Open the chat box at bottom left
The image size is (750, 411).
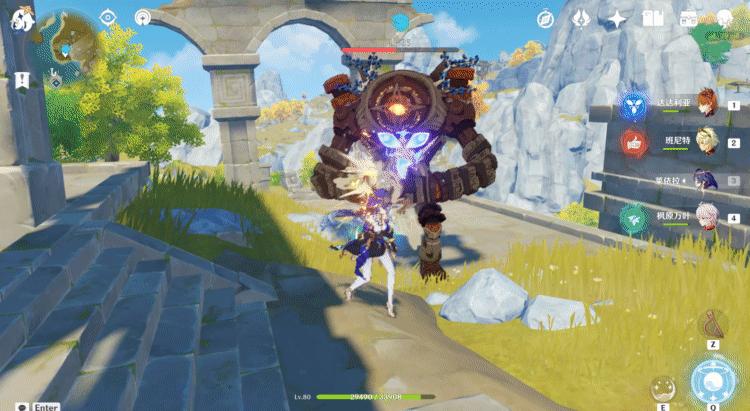coord(12,406)
